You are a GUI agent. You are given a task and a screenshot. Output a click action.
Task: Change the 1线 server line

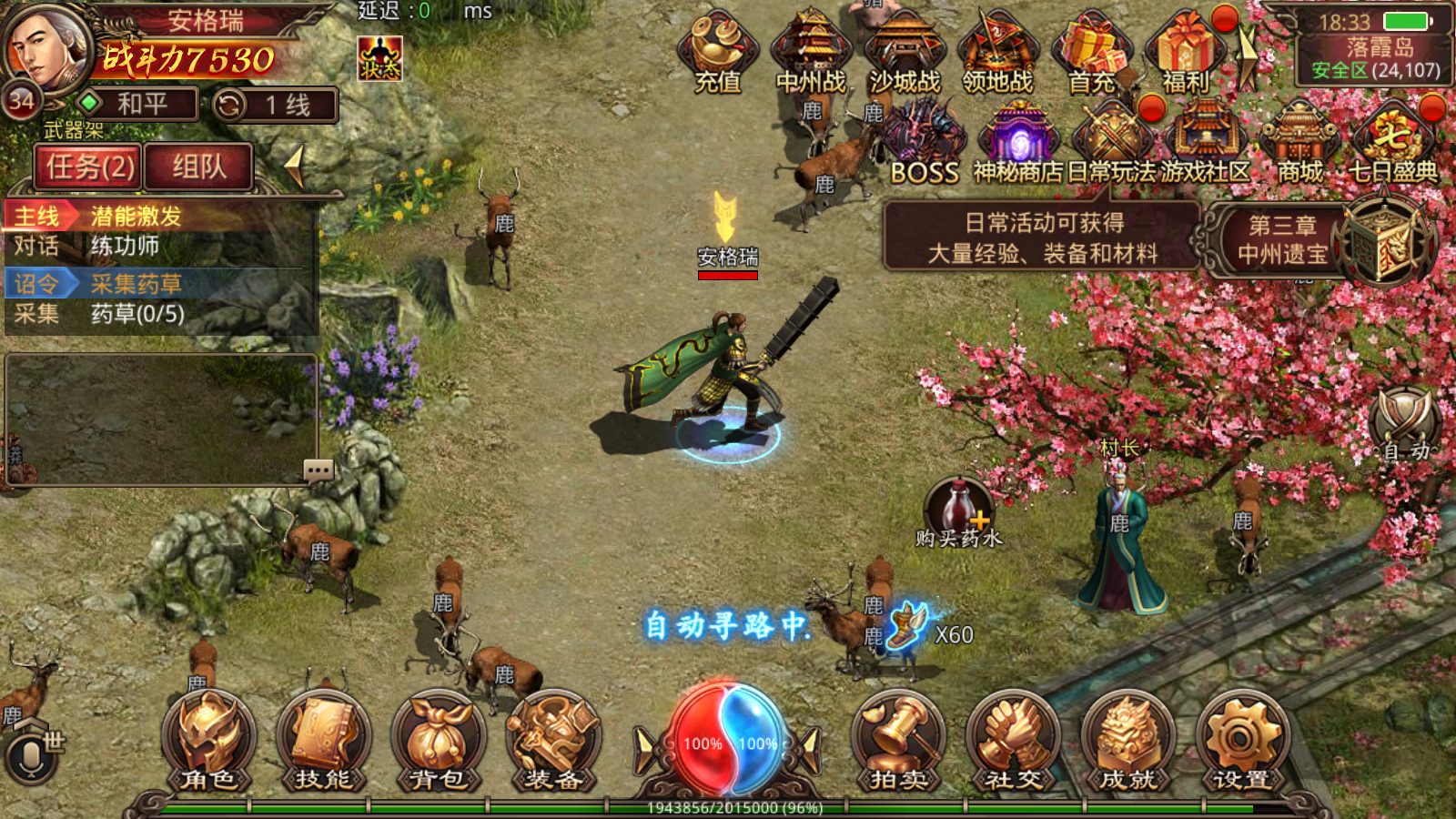click(x=275, y=106)
